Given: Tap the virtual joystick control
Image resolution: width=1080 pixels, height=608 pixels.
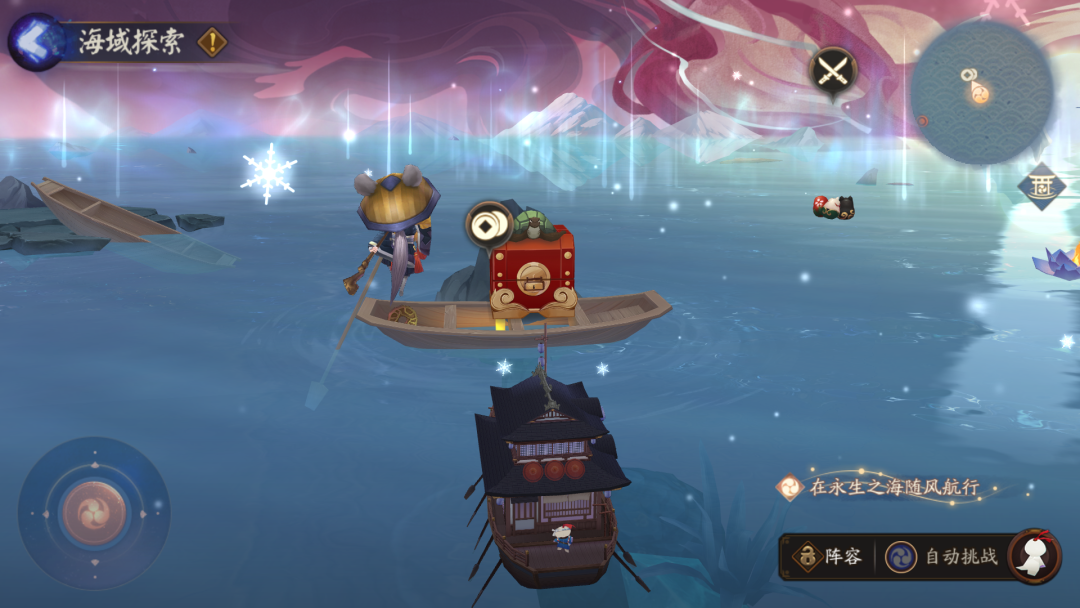Looking at the screenshot, I should coord(94,513).
